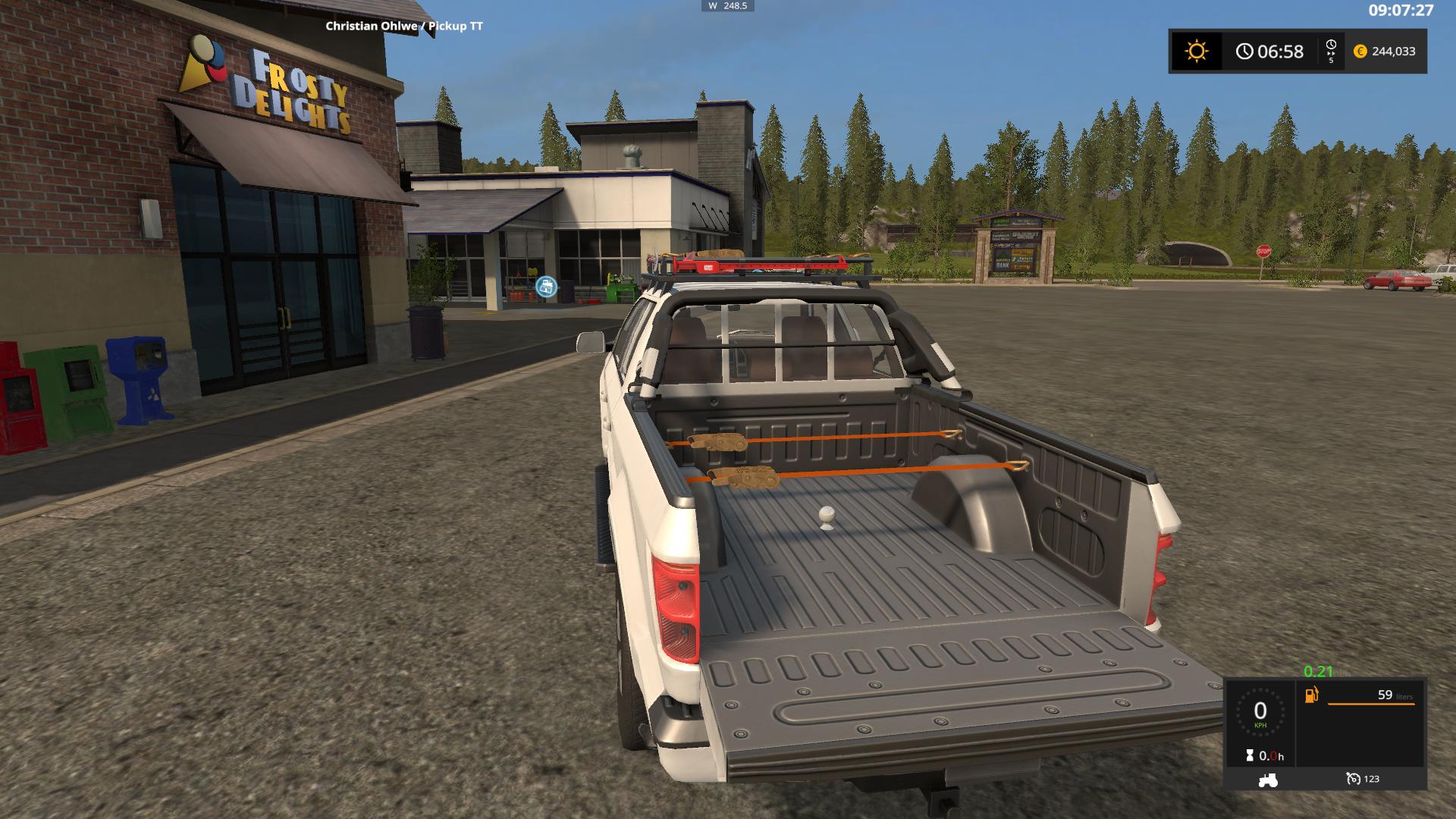Click the orange fuel pump icon
The image size is (1456, 819).
coord(1311,695)
